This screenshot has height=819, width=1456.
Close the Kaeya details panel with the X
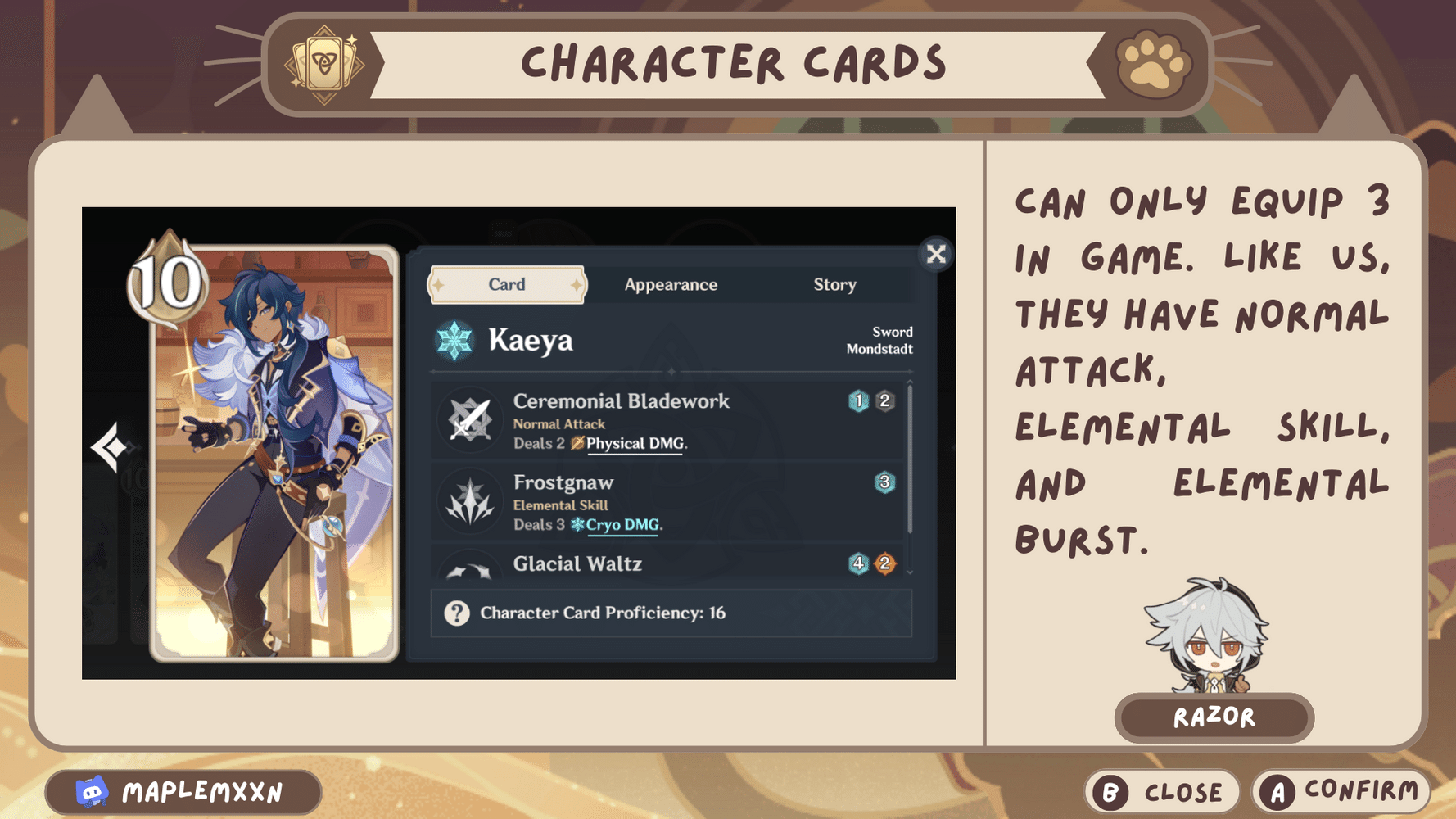pyautogui.click(x=935, y=254)
